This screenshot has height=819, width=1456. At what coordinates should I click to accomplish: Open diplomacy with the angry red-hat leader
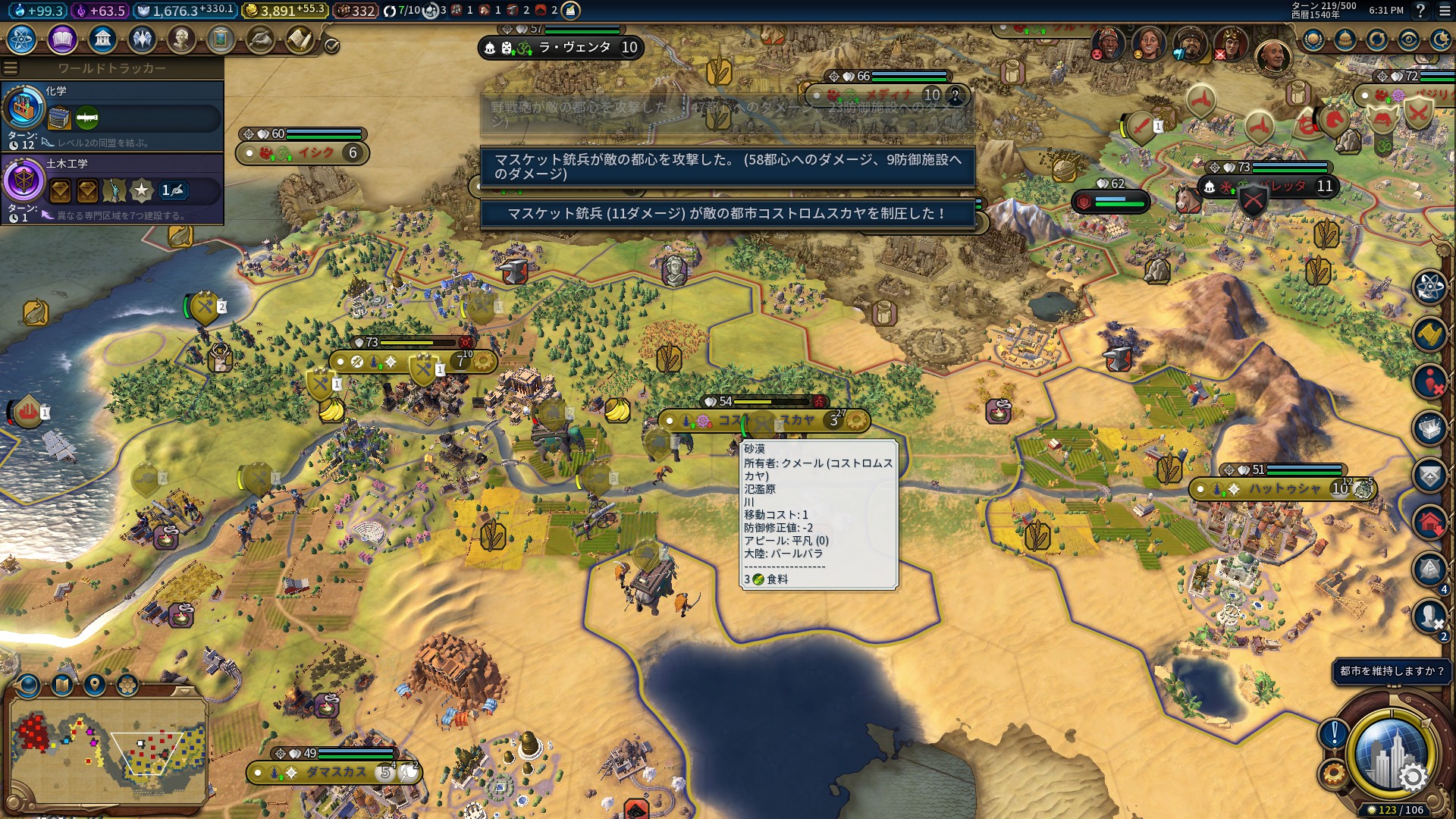[1108, 44]
